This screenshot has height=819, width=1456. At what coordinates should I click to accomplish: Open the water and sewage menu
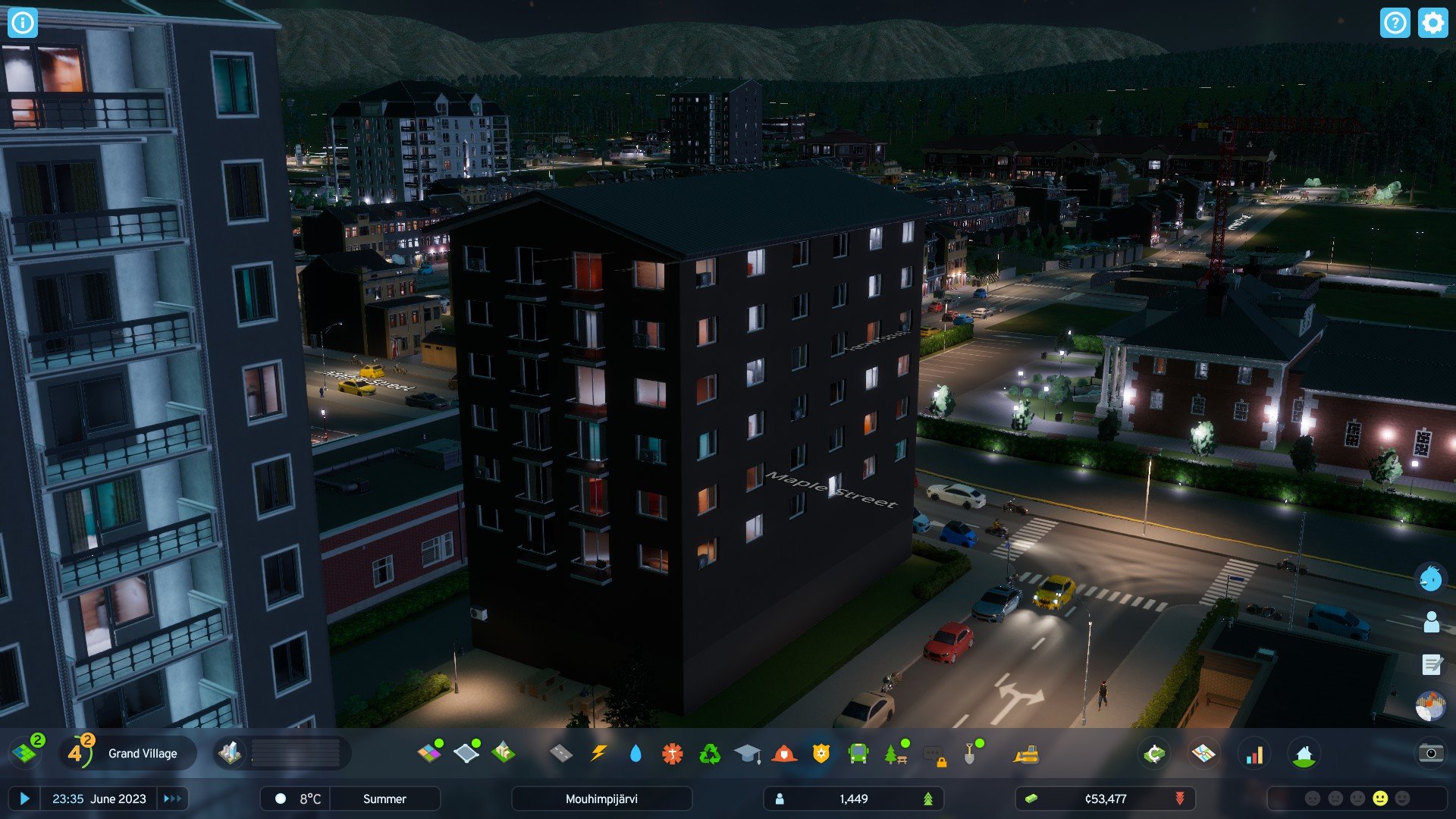tap(635, 753)
